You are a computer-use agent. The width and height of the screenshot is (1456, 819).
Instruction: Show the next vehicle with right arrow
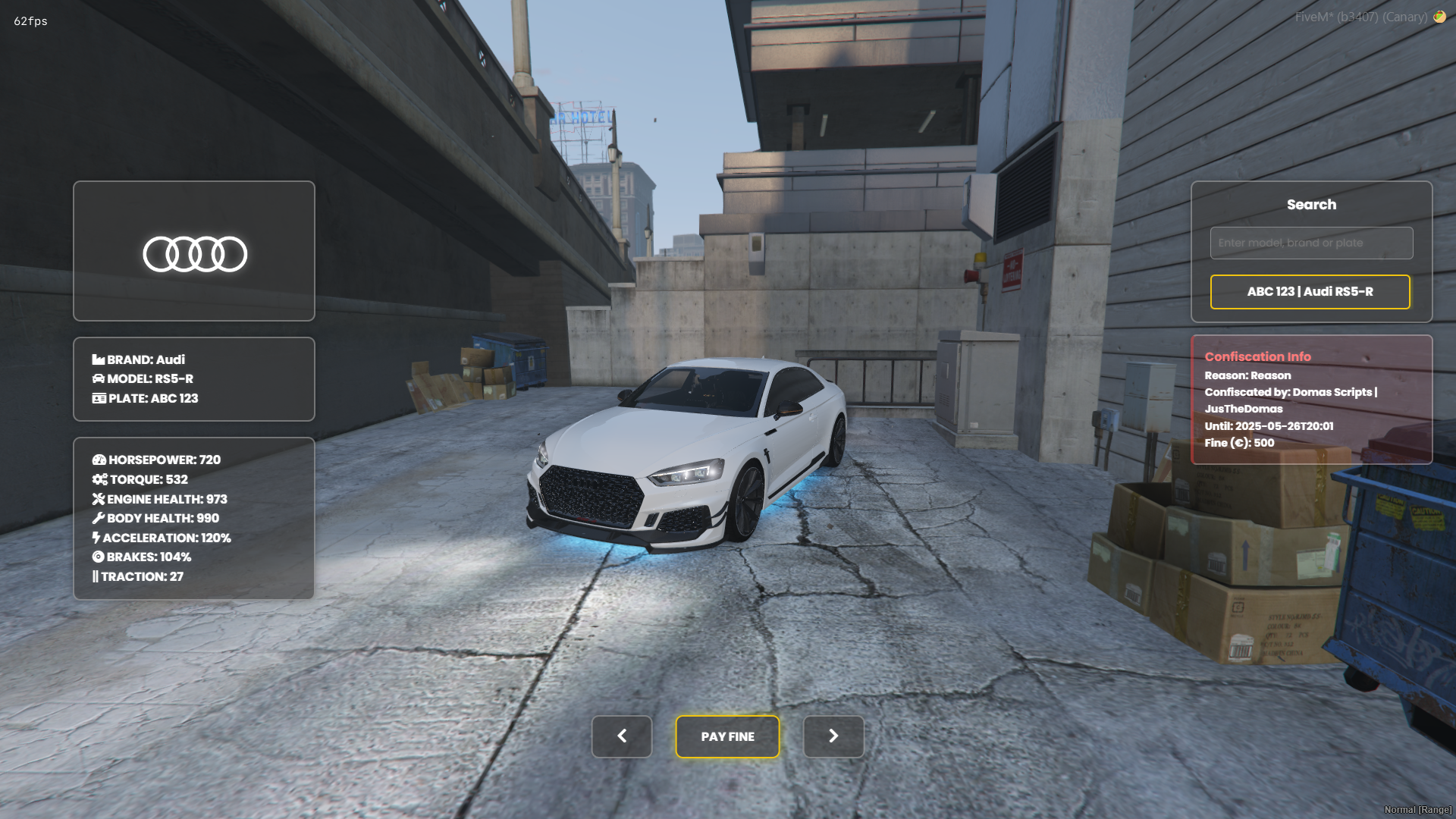pyautogui.click(x=833, y=736)
